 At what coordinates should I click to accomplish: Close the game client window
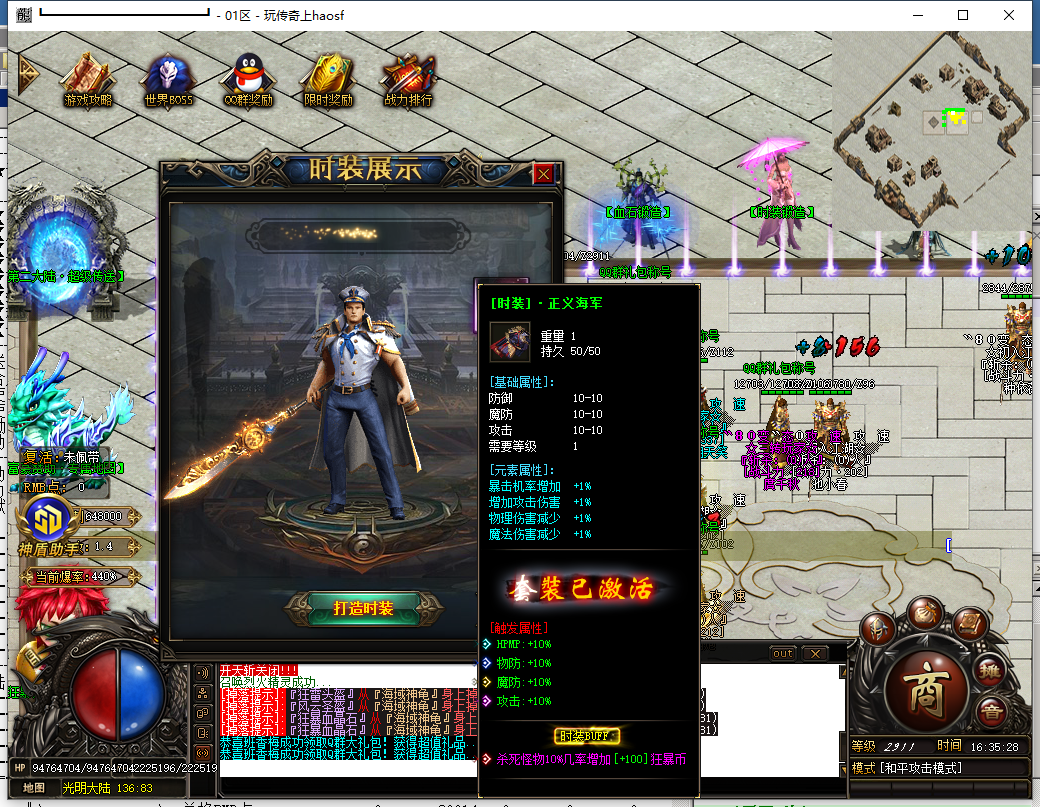point(1009,15)
